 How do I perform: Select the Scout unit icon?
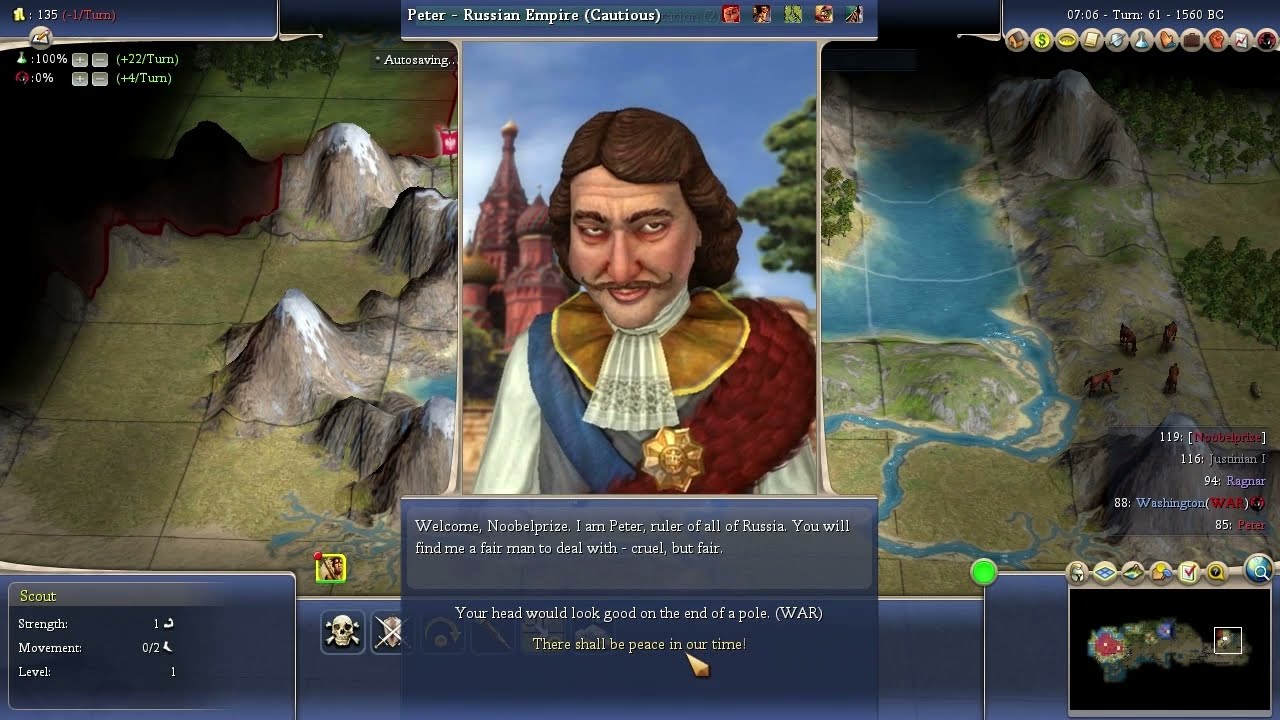331,568
